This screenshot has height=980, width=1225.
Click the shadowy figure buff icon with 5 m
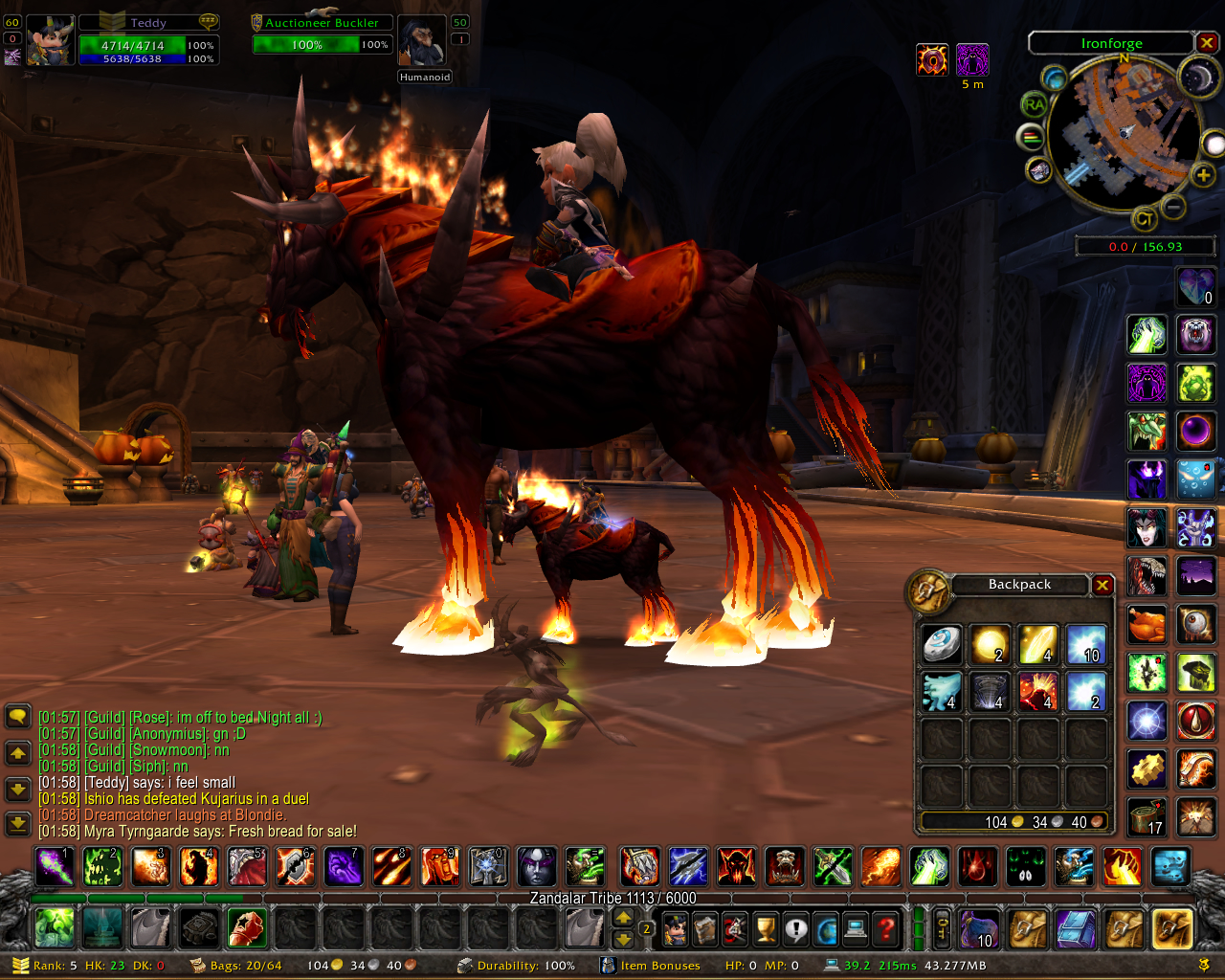coord(972,59)
